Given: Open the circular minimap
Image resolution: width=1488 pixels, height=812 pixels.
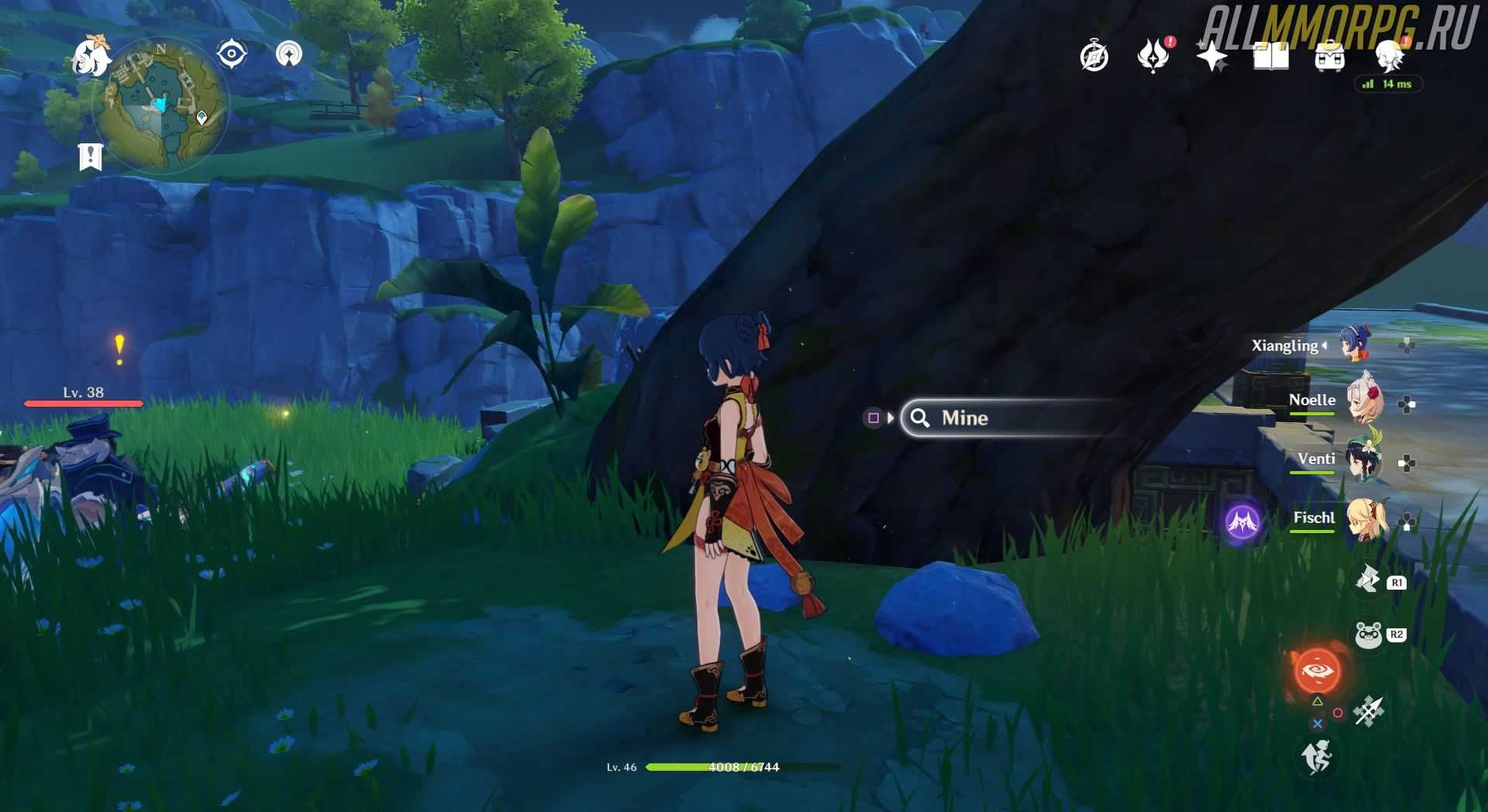Looking at the screenshot, I should click(160, 104).
